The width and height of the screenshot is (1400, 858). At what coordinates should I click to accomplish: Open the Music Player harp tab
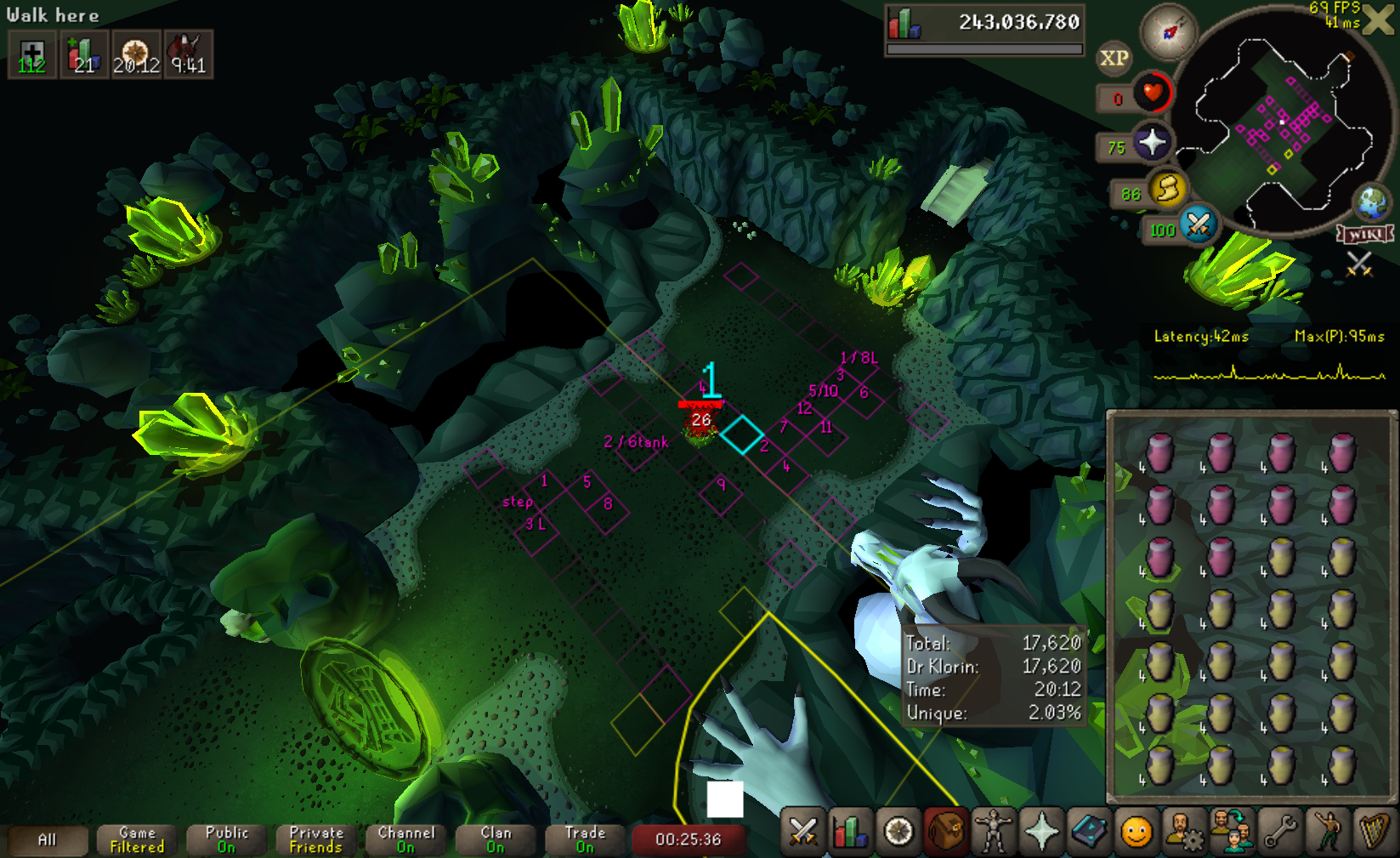[x=1374, y=832]
